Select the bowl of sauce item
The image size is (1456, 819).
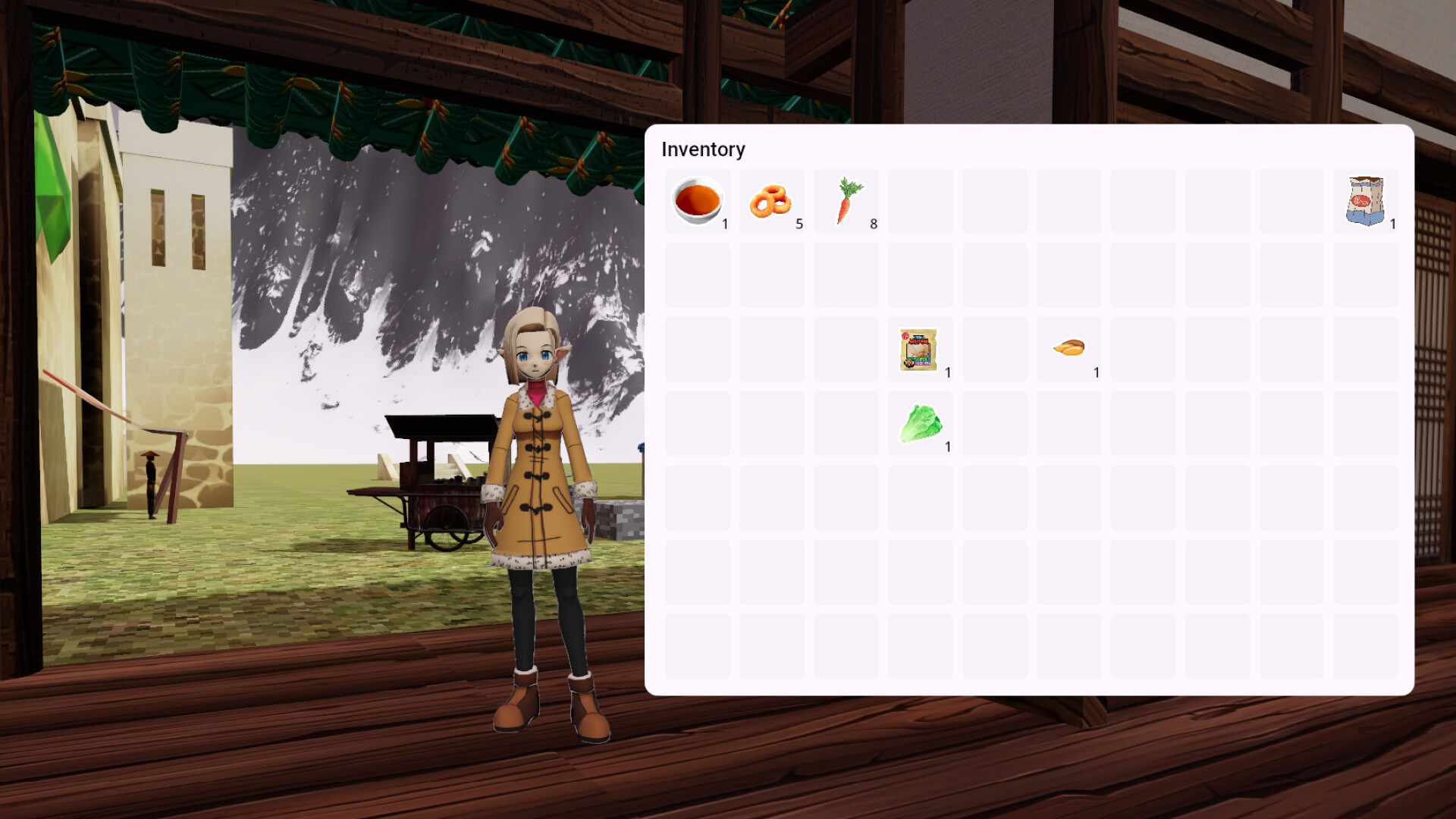coord(696,199)
